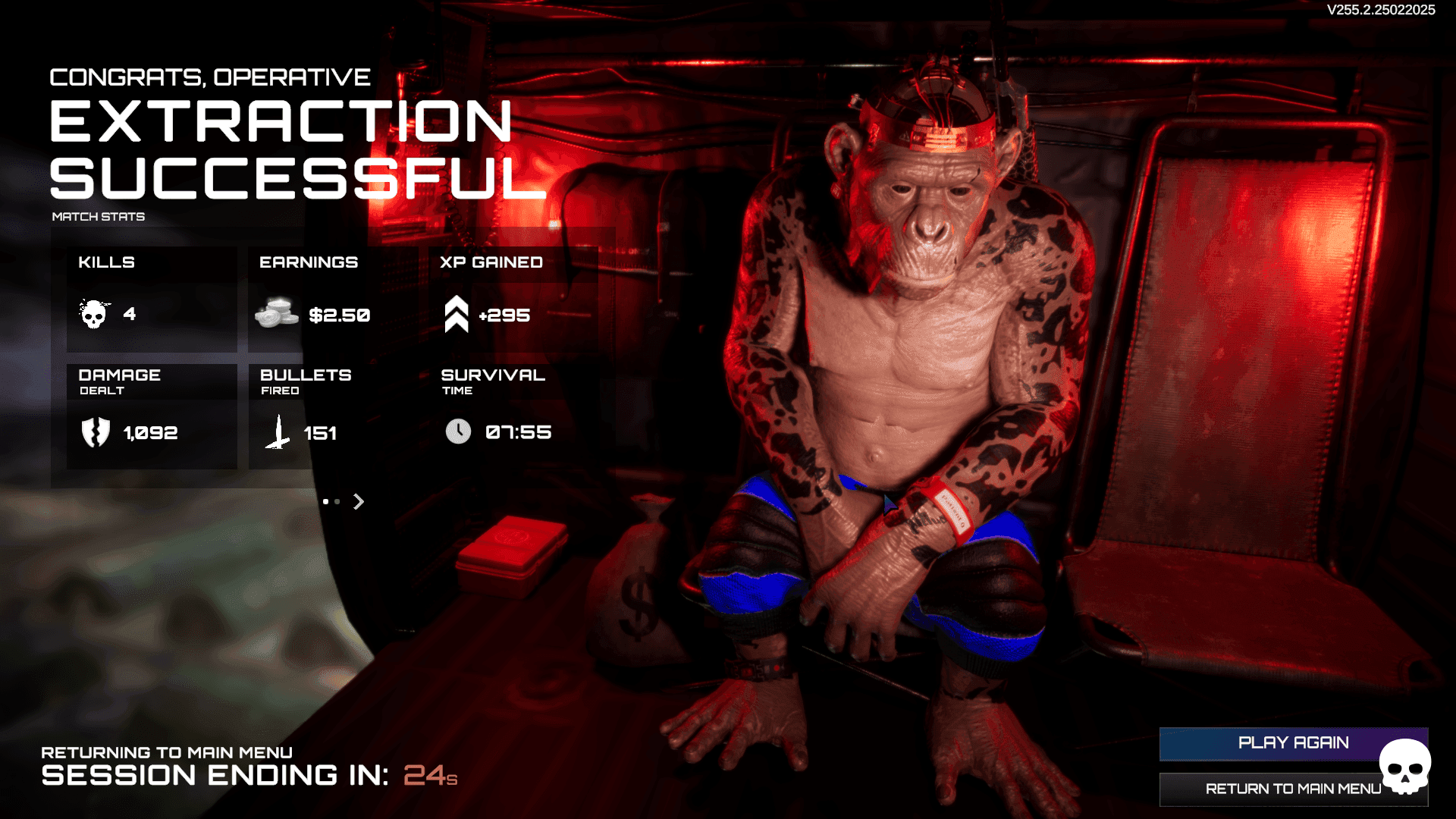The width and height of the screenshot is (1456, 819).
Task: Click the first pagination dot below the stats
Action: [325, 501]
